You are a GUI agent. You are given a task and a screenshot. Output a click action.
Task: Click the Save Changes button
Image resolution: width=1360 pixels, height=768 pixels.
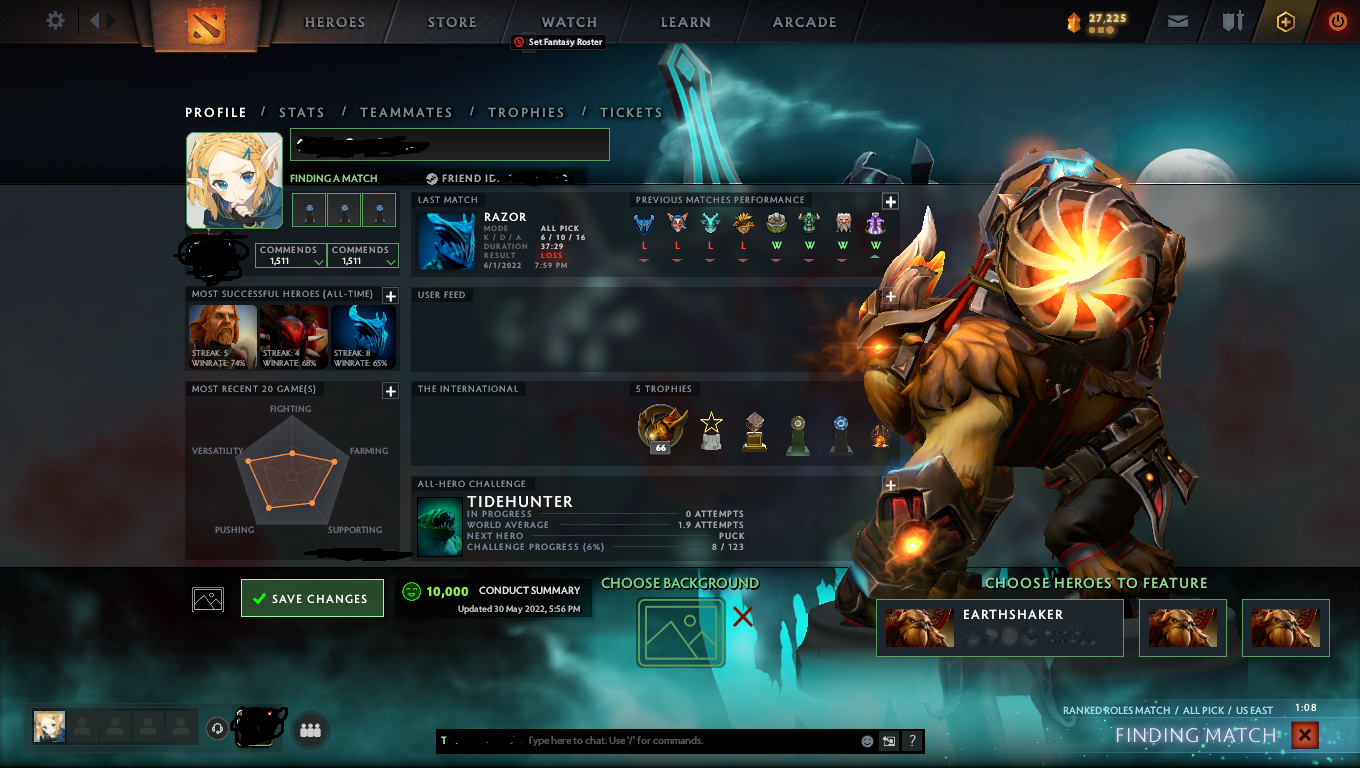pyautogui.click(x=312, y=597)
